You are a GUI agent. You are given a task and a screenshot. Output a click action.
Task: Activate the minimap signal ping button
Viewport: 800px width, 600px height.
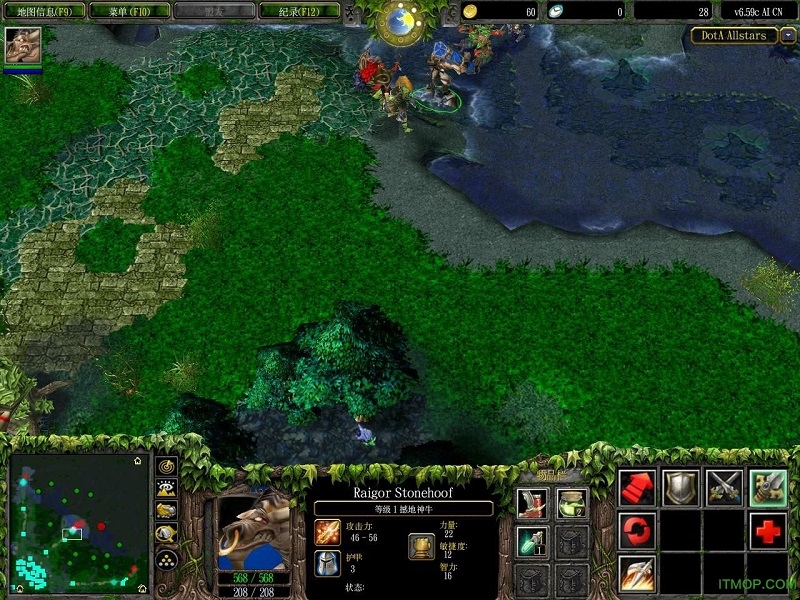(x=167, y=466)
